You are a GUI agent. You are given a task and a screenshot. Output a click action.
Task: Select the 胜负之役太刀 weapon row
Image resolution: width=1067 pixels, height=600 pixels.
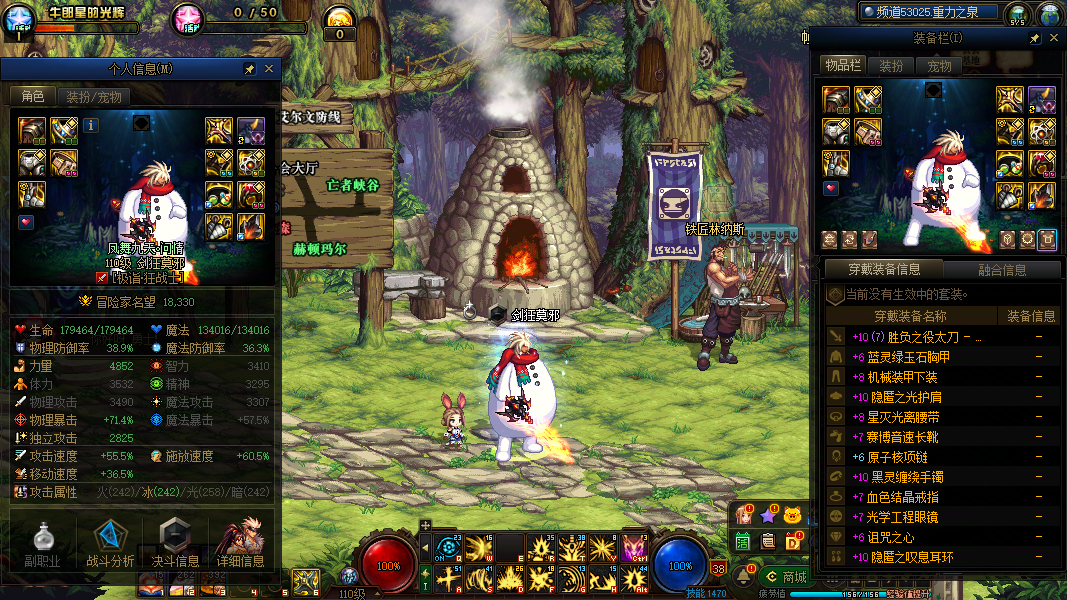point(920,338)
